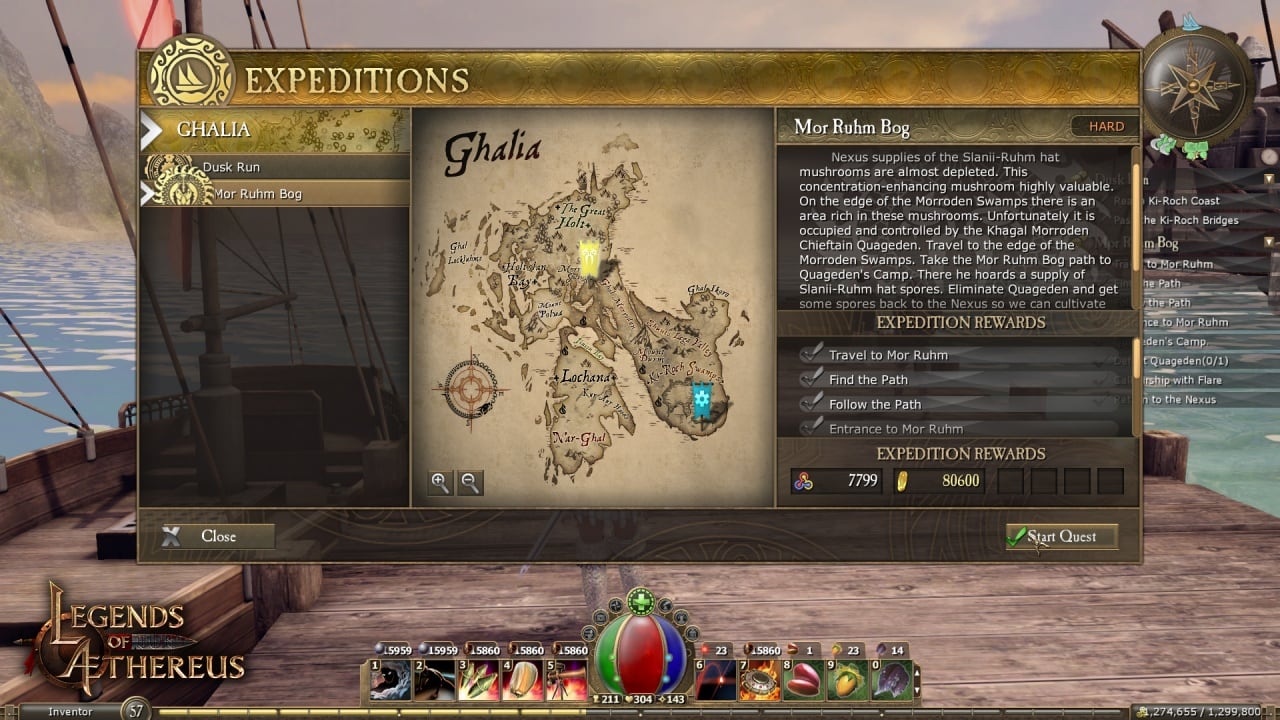Start the Mor Ruhm Bog quest
Viewport: 1280px width, 720px height.
point(1061,537)
